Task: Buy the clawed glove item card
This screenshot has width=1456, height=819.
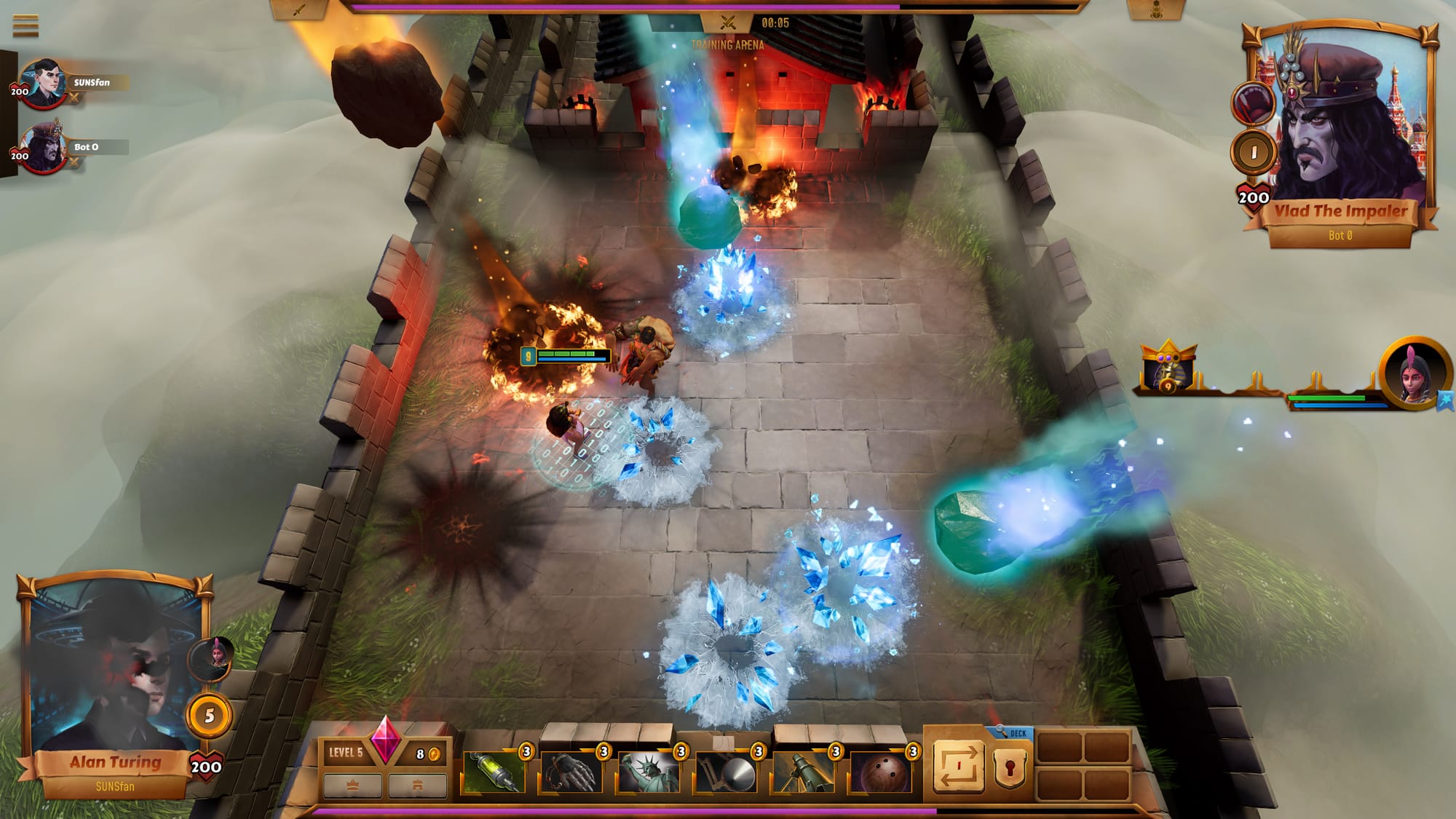Action: coord(571,772)
